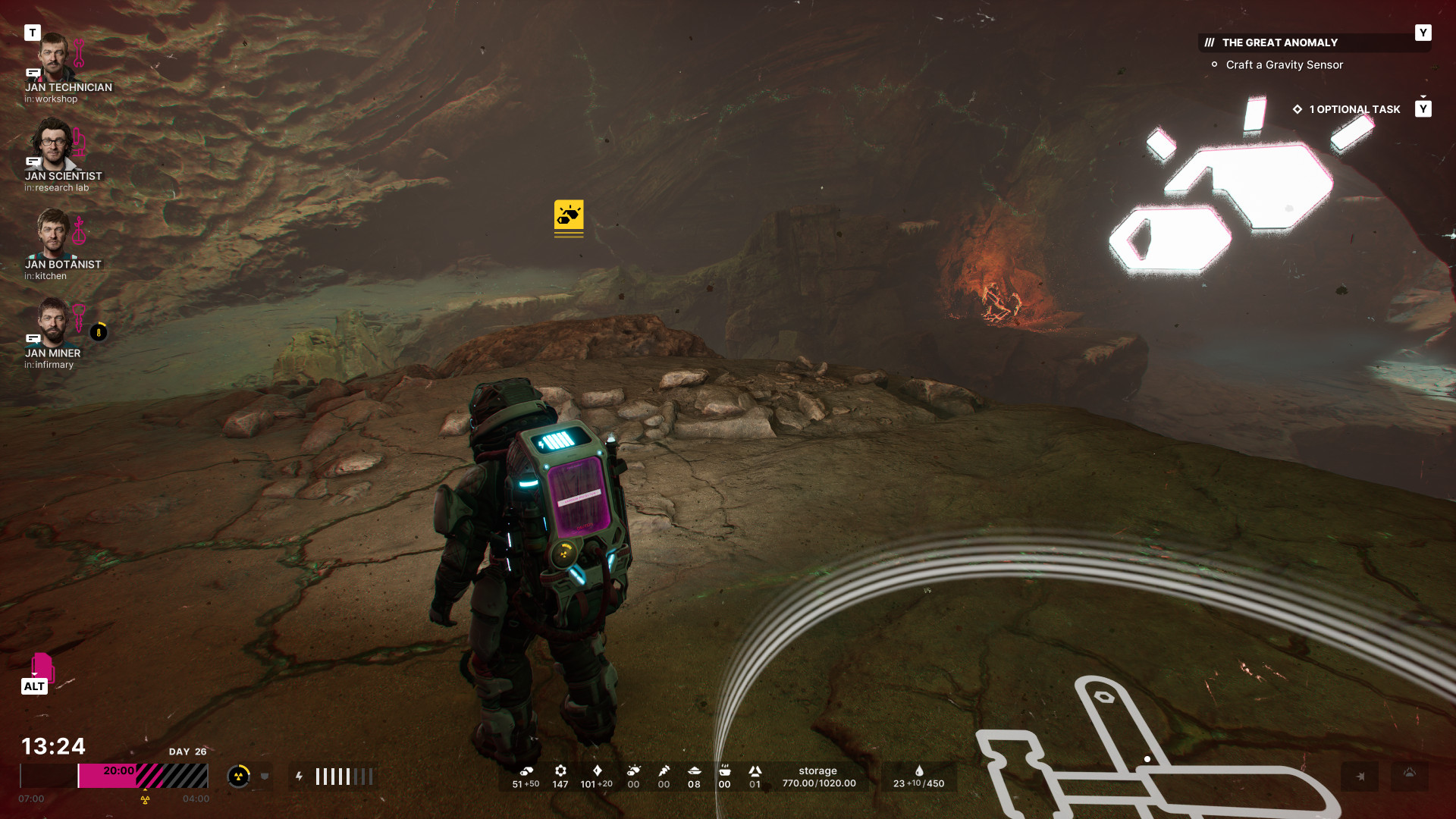Image resolution: width=1456 pixels, height=819 pixels.
Task: Click the storage capacity panel
Action: pyautogui.click(x=818, y=777)
